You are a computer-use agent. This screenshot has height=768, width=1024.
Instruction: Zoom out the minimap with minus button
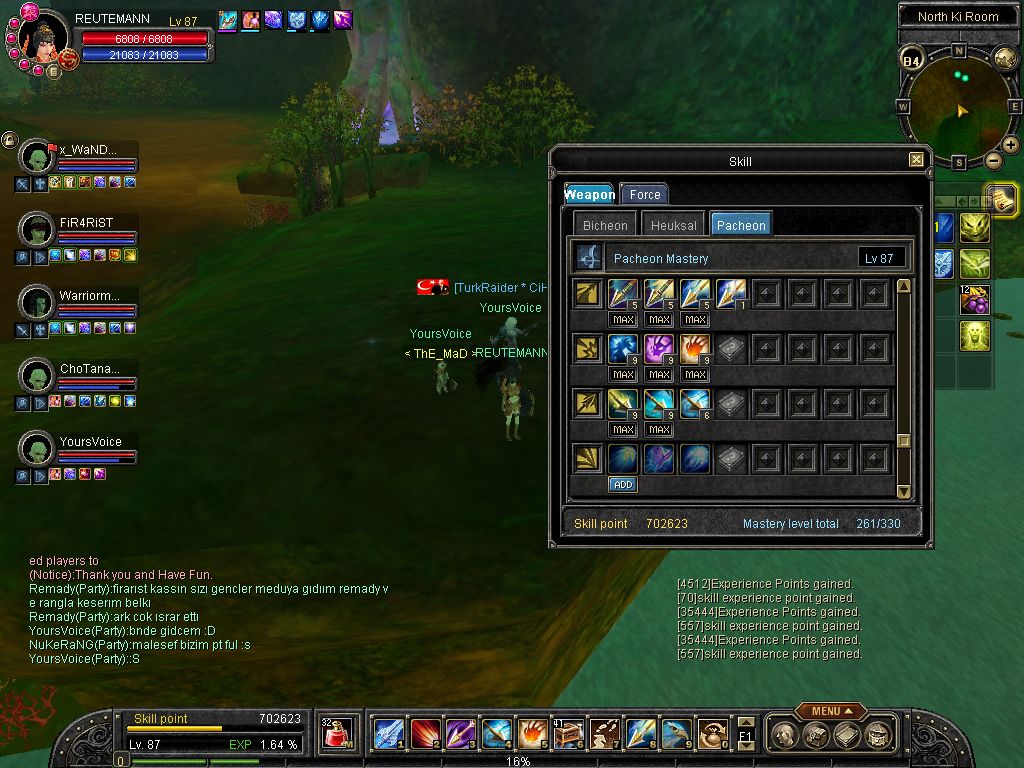[993, 161]
